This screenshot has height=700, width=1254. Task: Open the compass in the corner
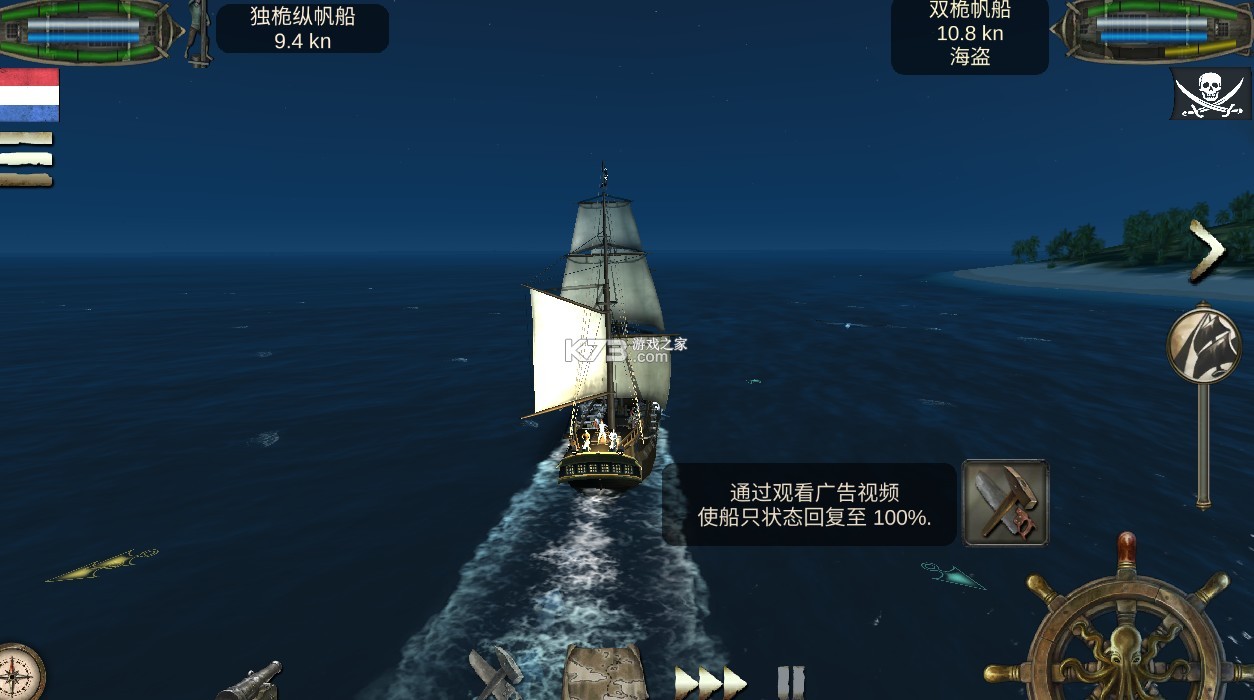point(18,674)
